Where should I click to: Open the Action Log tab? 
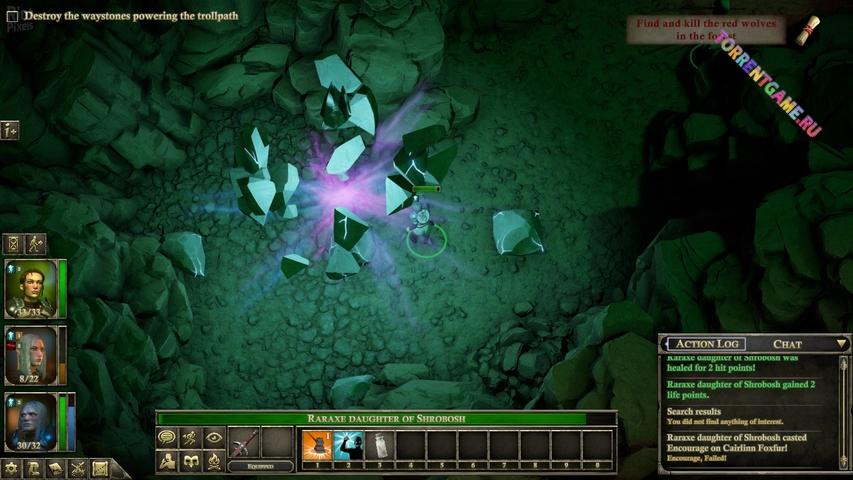click(709, 344)
